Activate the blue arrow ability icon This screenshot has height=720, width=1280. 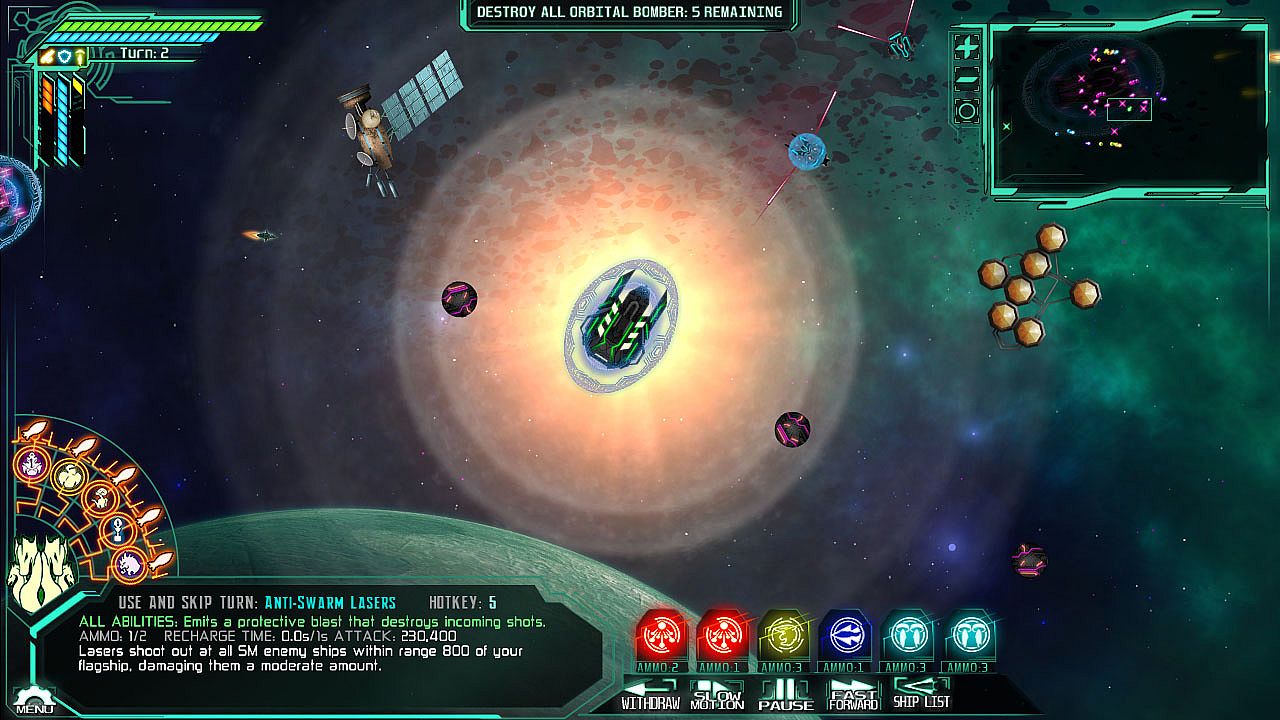(x=845, y=635)
